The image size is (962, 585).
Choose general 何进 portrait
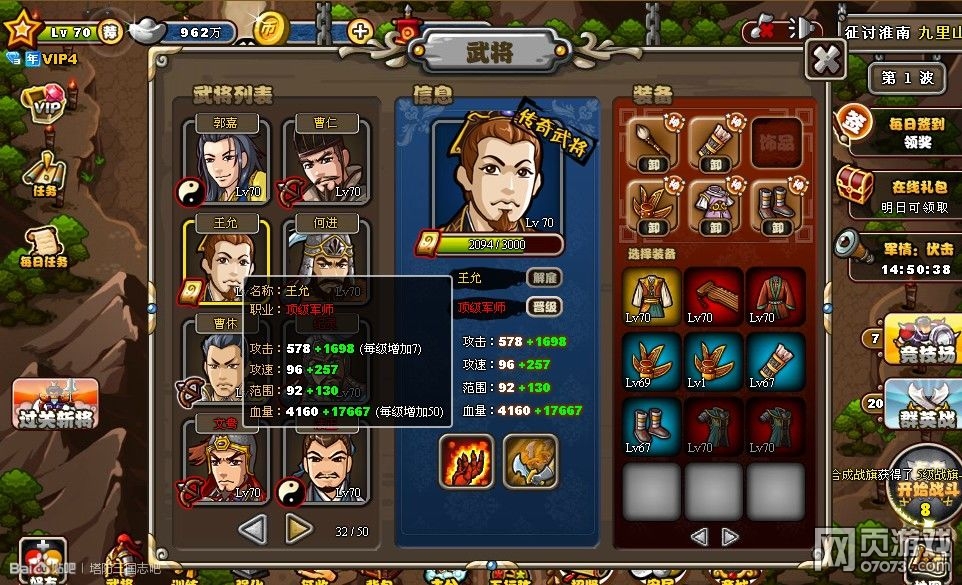pos(327,262)
